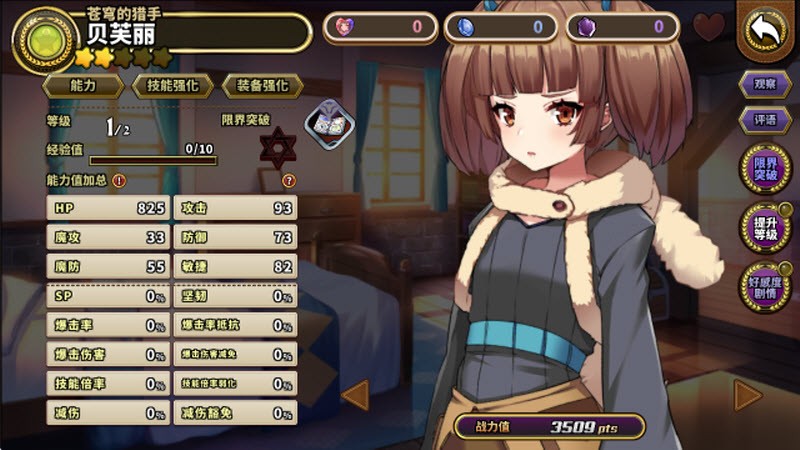Open the 评语 comments button
The height and width of the screenshot is (450, 800).
[766, 120]
